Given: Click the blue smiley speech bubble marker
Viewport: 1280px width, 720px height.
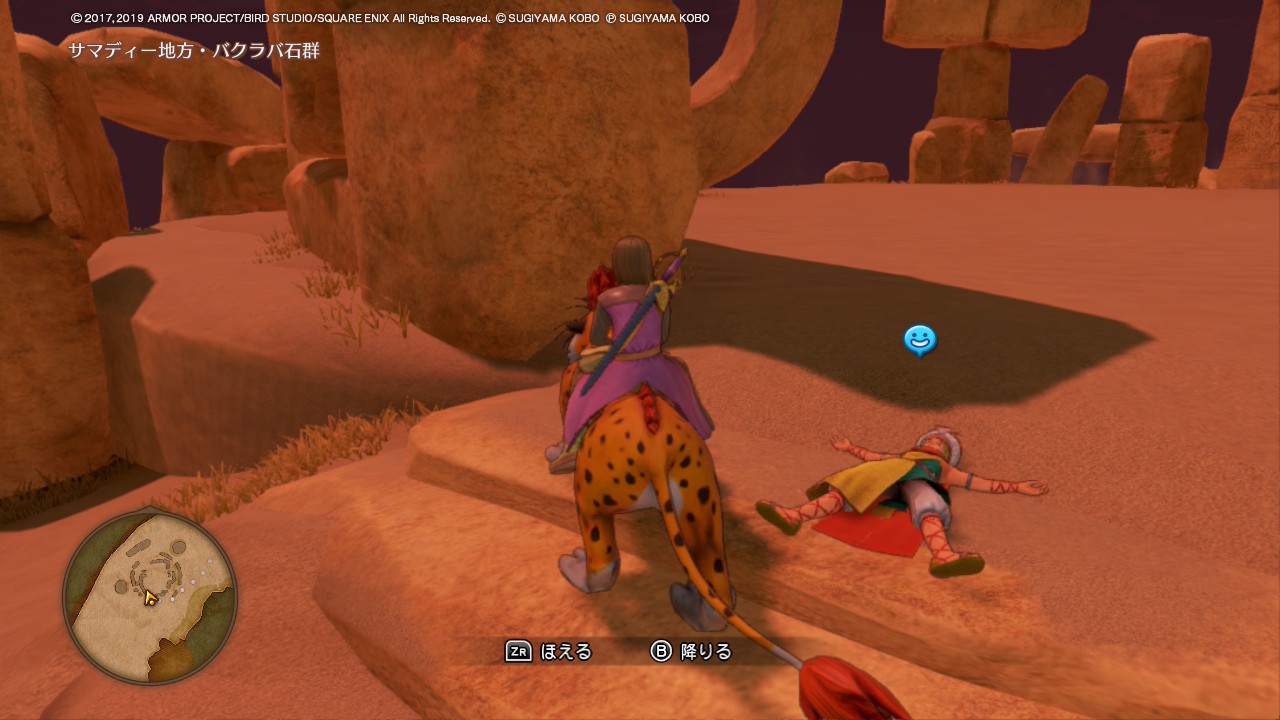Looking at the screenshot, I should (919, 340).
